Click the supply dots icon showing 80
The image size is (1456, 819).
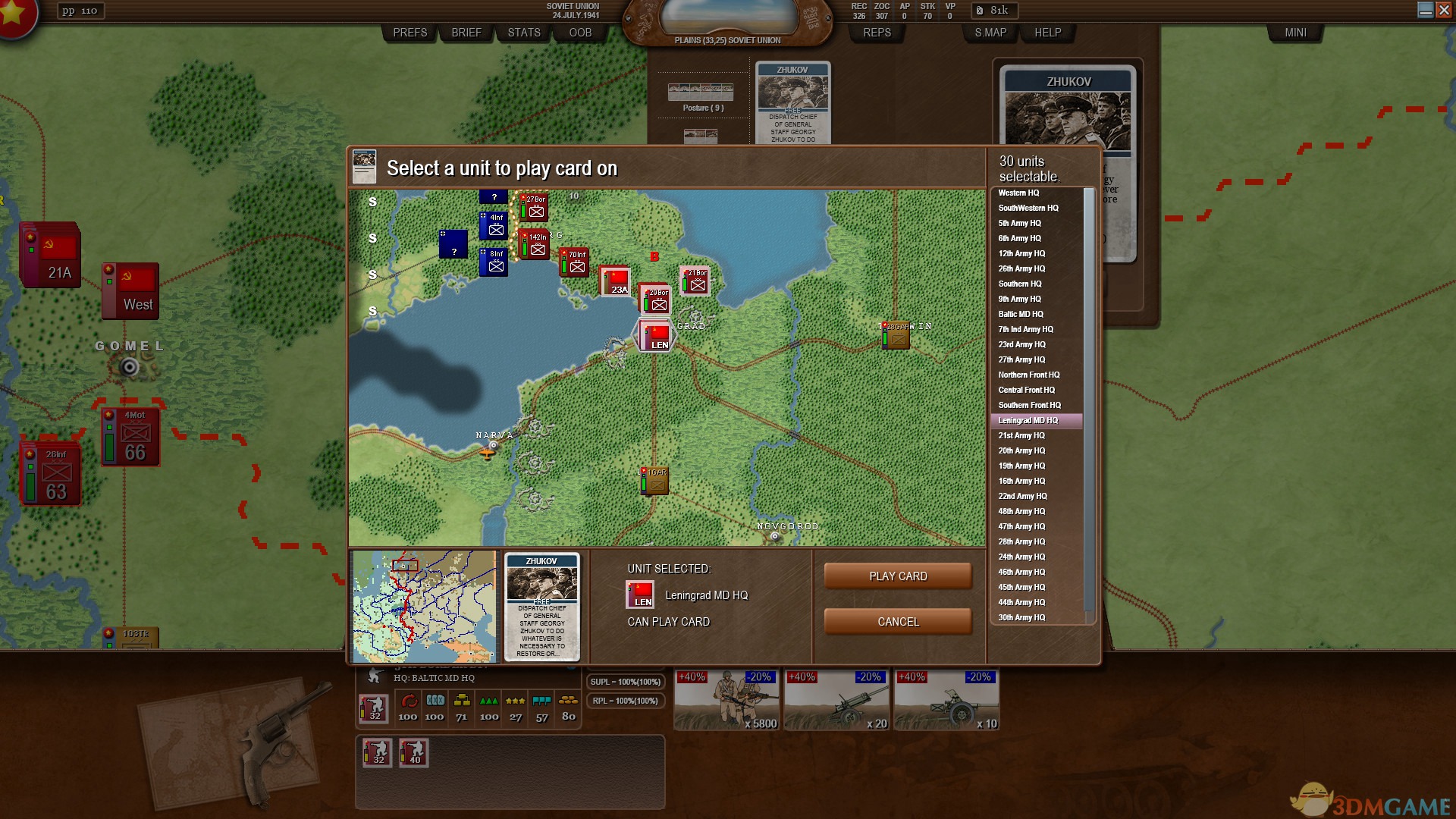click(567, 701)
